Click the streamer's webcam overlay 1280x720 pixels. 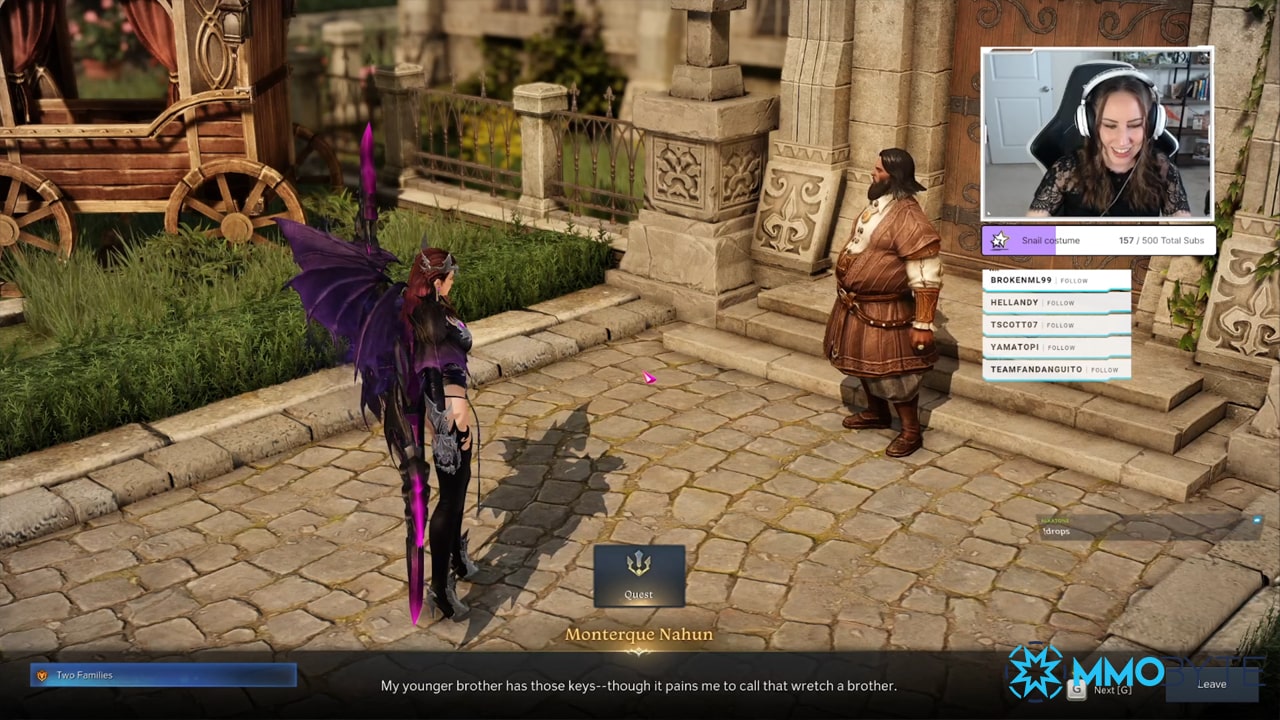pos(1097,133)
